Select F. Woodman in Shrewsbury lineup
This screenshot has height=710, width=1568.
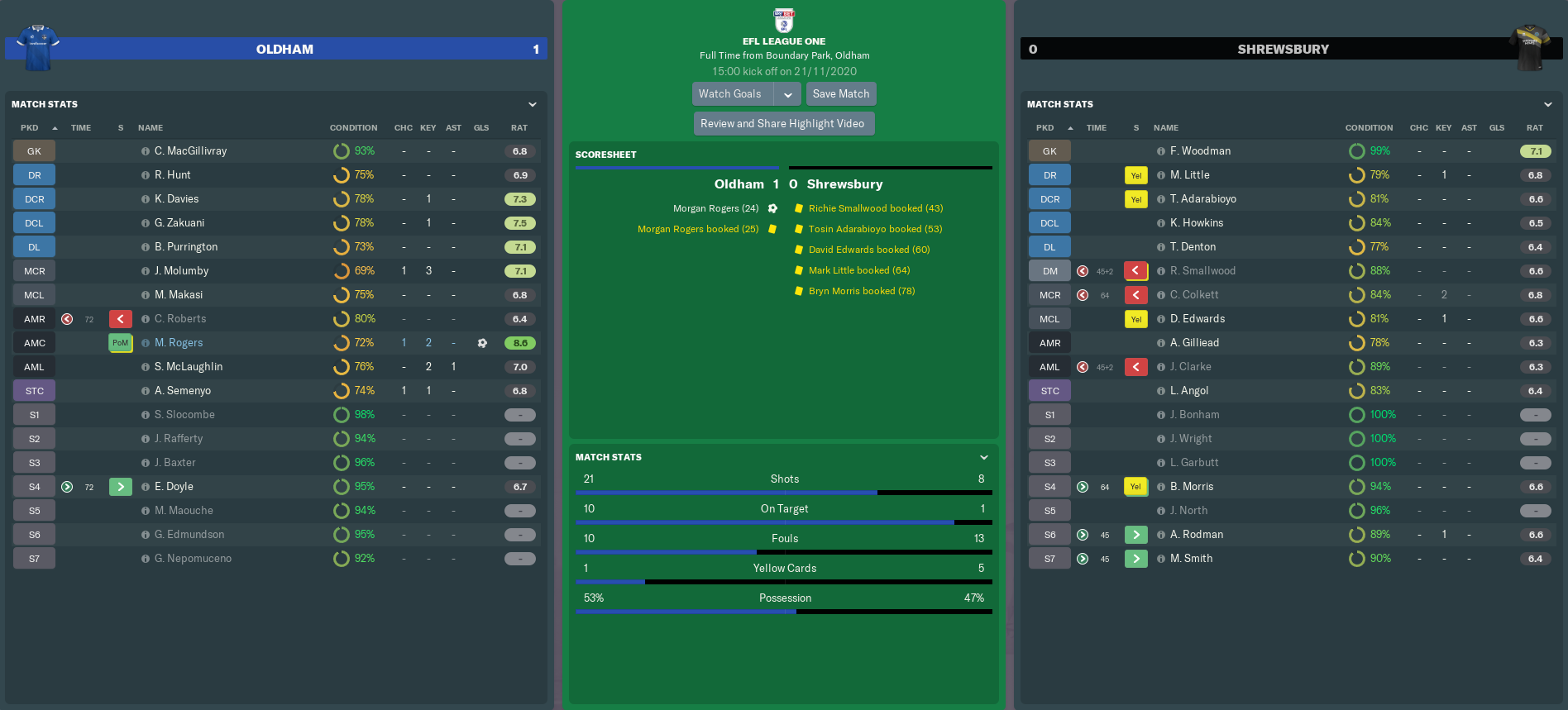(x=1200, y=151)
